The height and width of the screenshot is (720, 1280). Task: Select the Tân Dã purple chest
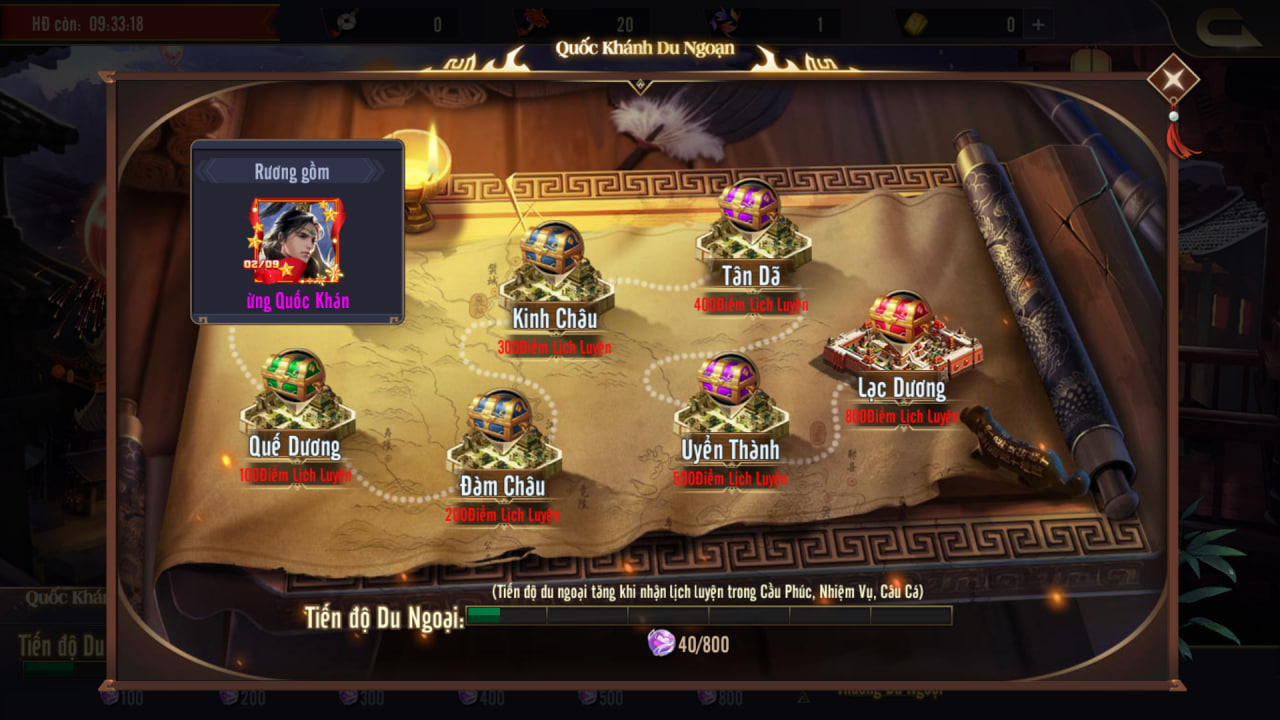[x=749, y=206]
